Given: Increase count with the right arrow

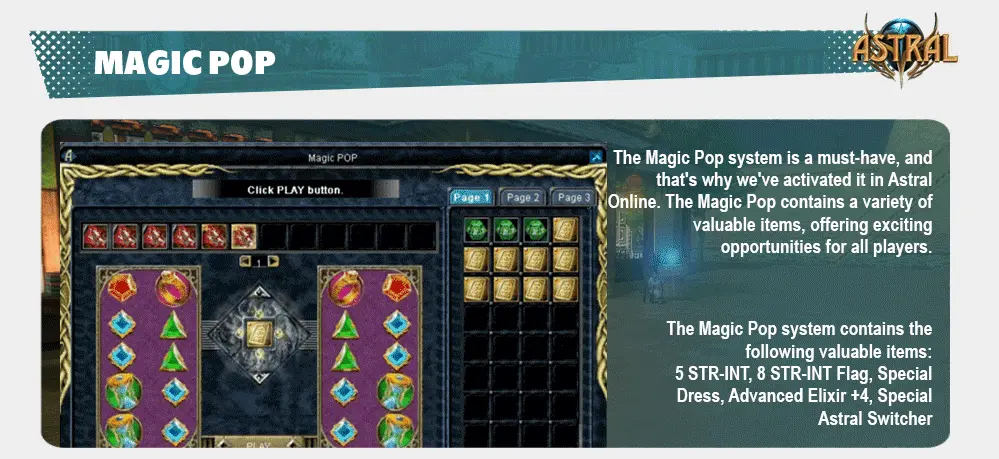Looking at the screenshot, I should [x=273, y=261].
